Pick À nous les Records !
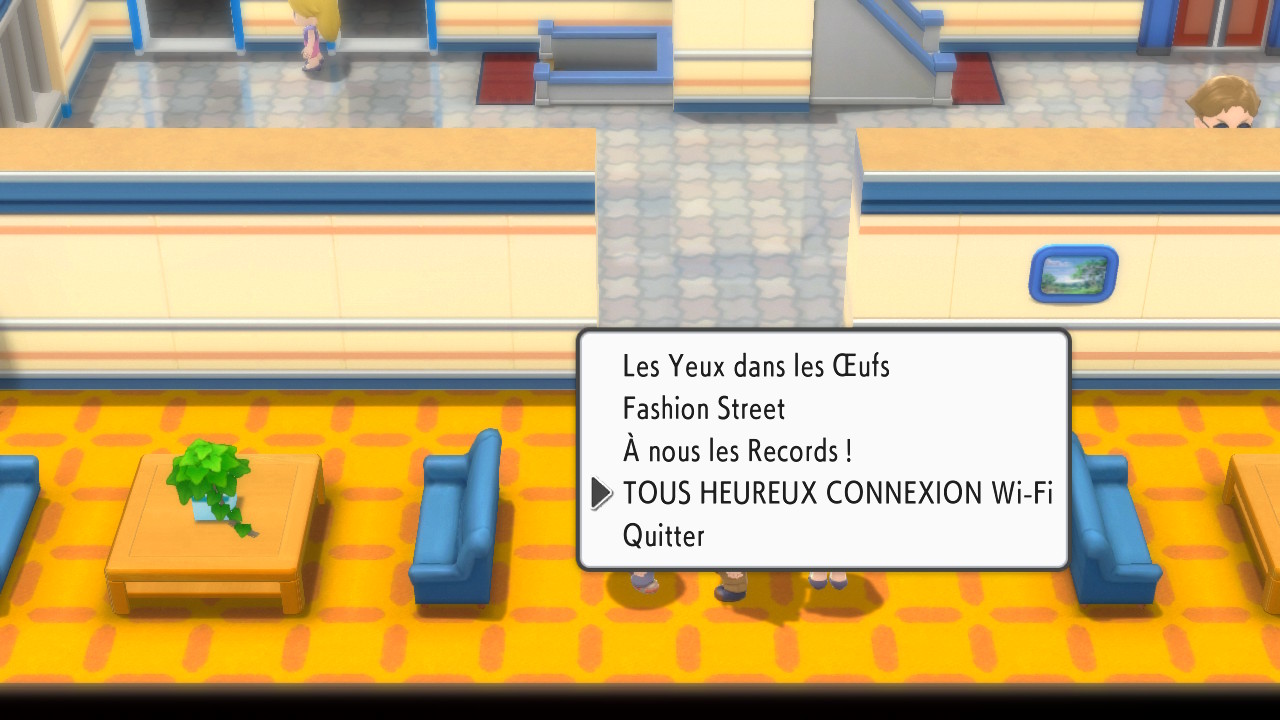 [737, 451]
